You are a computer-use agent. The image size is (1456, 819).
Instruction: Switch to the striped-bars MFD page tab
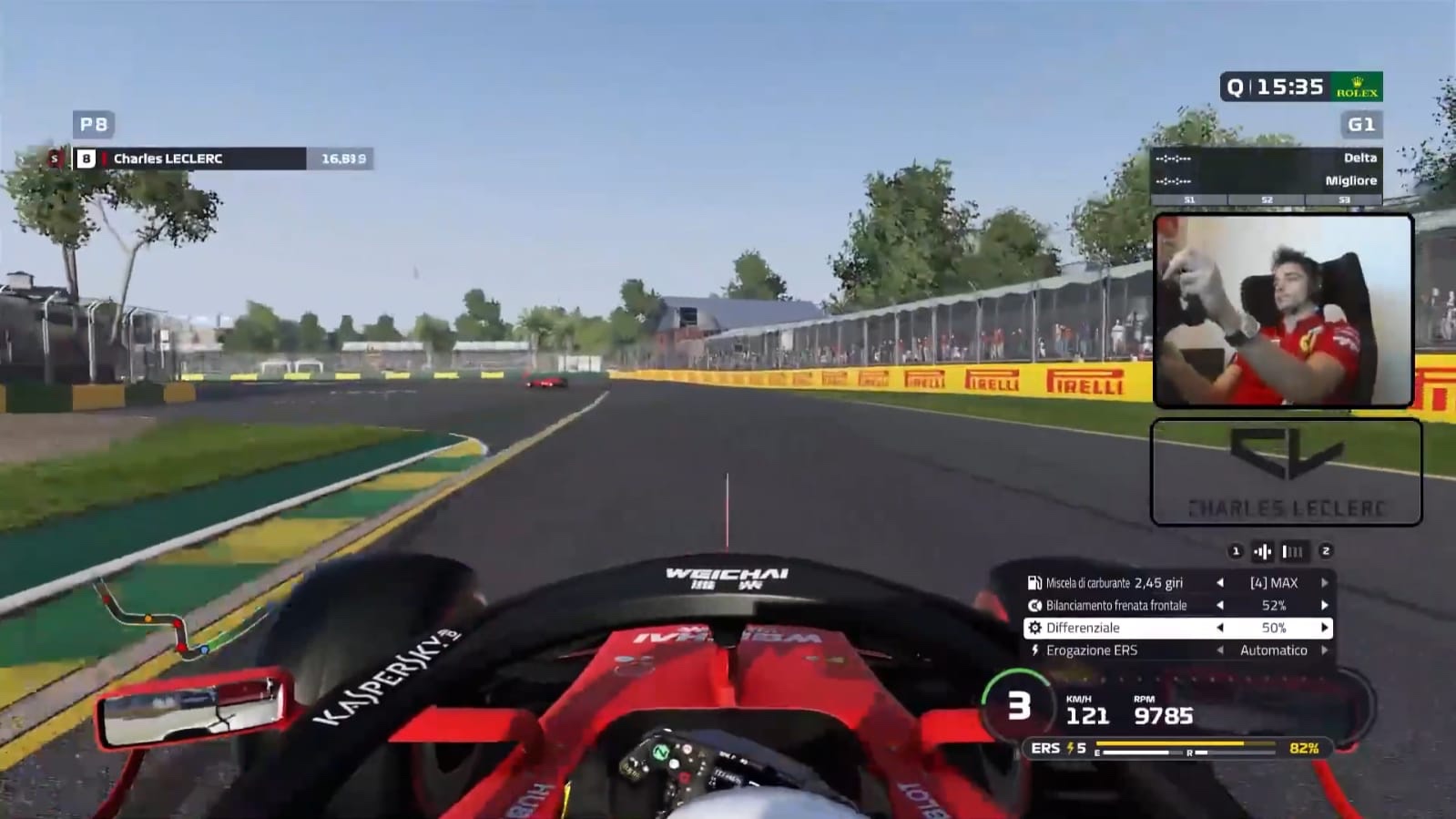(x=1292, y=551)
